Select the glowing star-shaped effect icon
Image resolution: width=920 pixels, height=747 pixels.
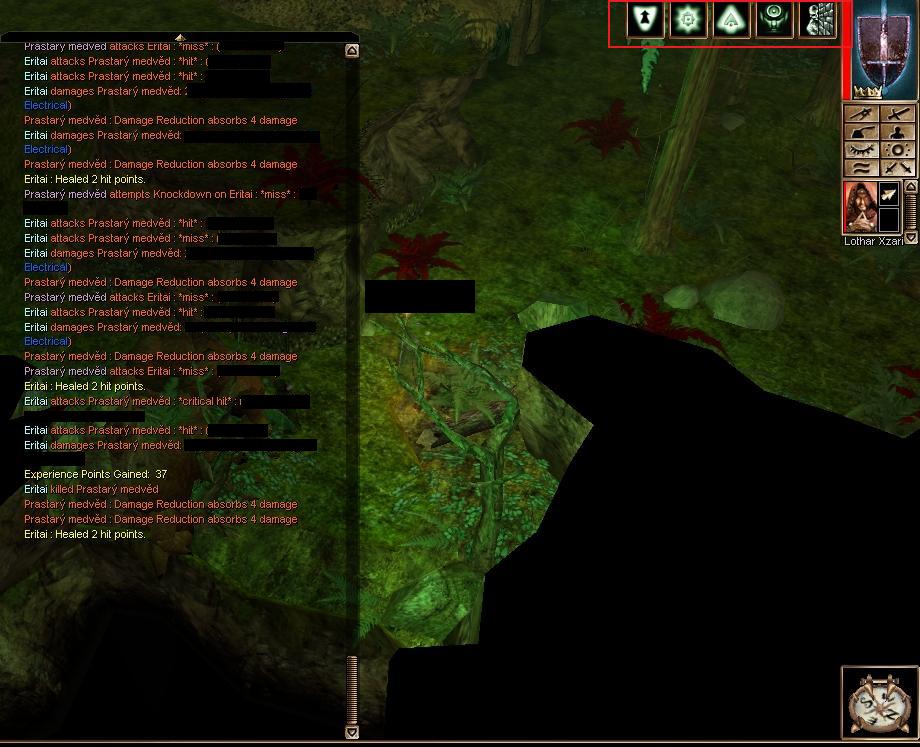point(689,20)
